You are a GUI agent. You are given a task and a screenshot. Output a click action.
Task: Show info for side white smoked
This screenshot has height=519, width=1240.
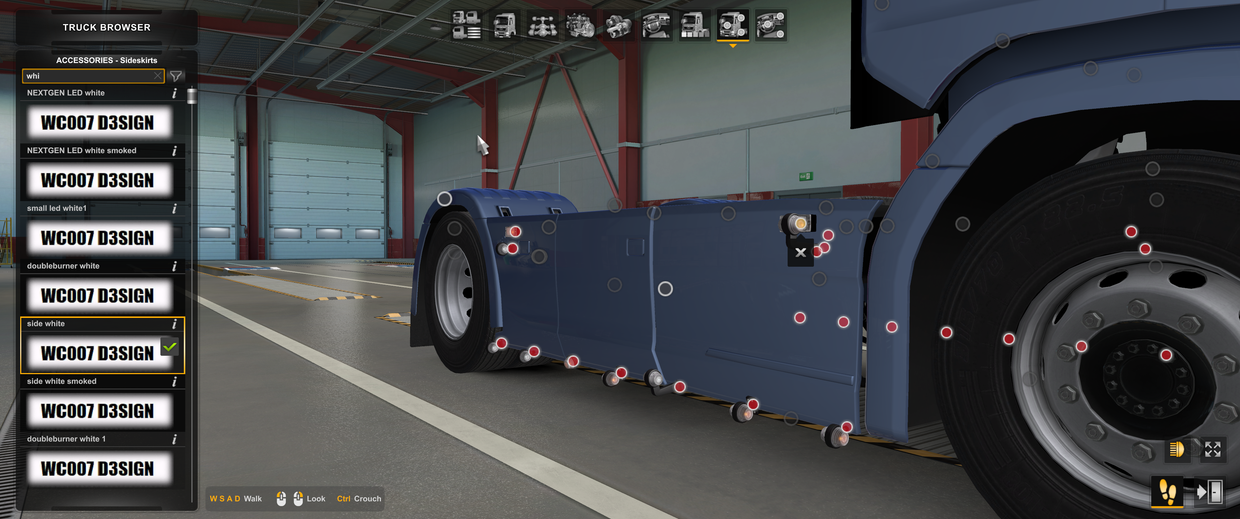tap(175, 382)
